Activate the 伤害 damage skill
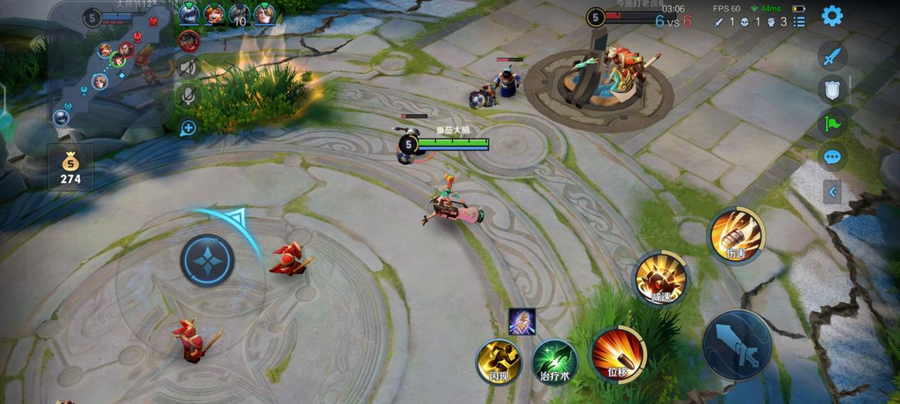The width and height of the screenshot is (900, 404). coord(736,235)
